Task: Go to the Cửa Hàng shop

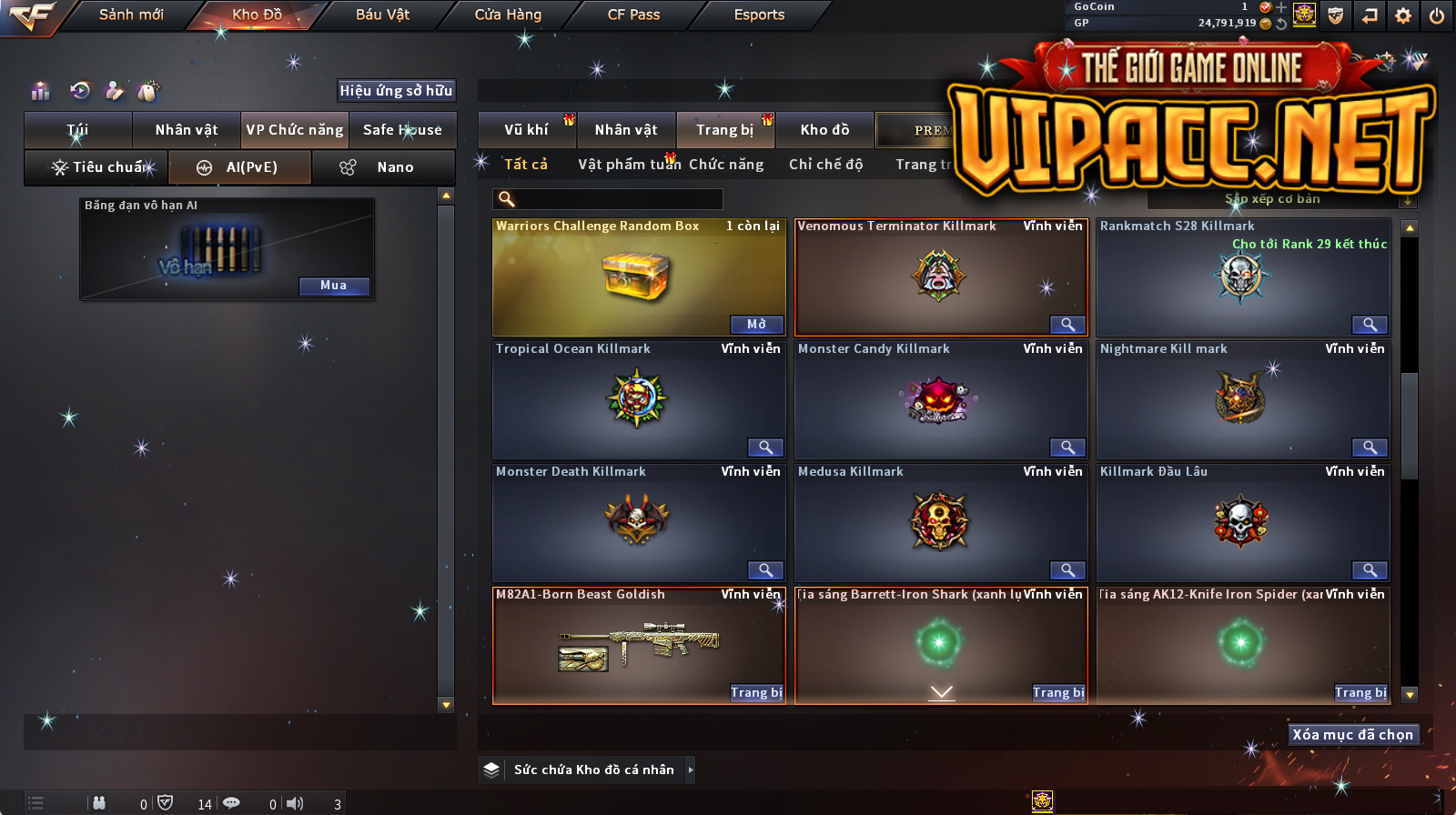Action: point(508,15)
